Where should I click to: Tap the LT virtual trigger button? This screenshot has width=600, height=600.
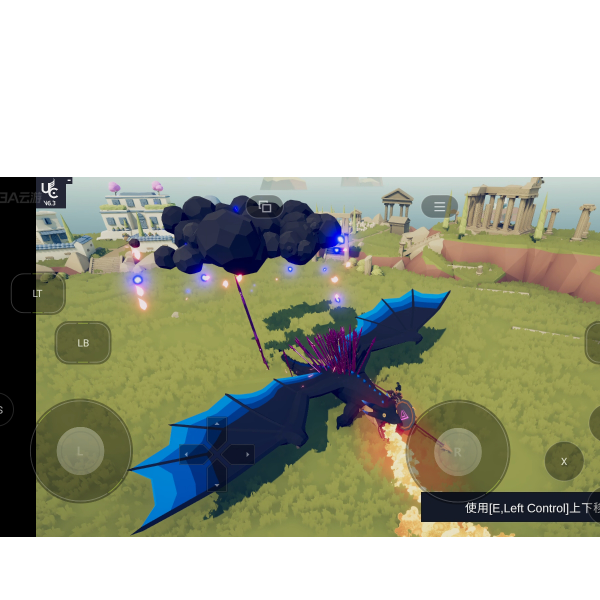(38, 293)
